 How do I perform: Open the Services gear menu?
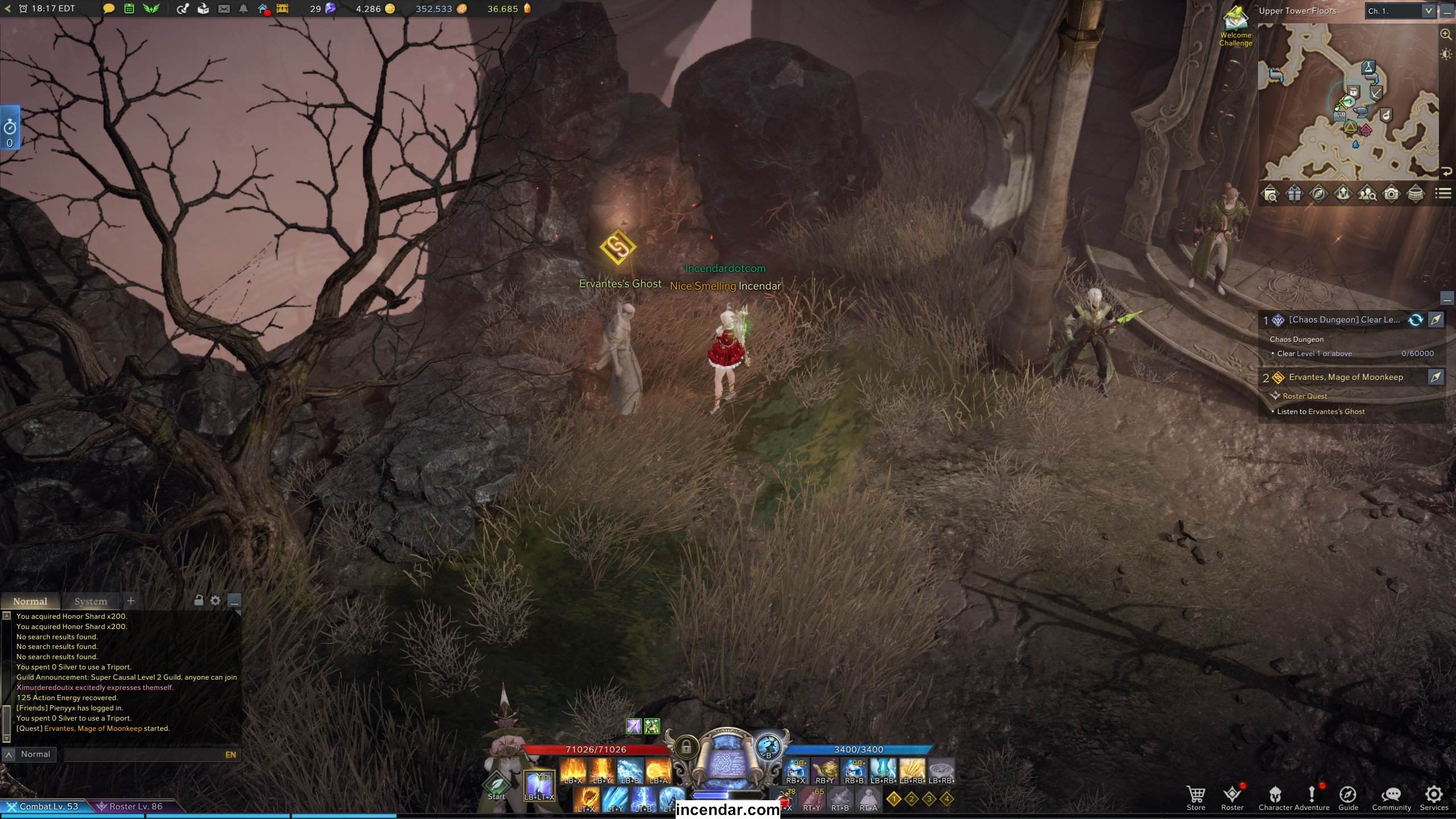point(1434,797)
